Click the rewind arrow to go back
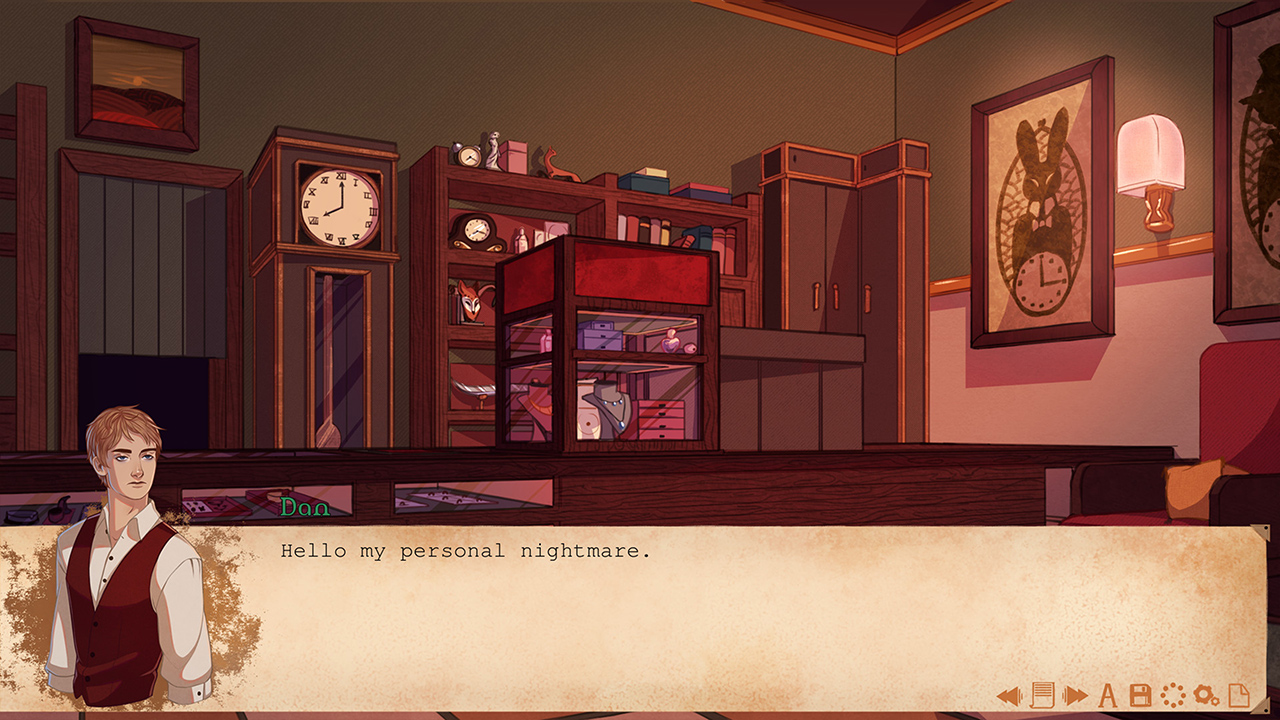This screenshot has width=1280, height=720. [1008, 694]
